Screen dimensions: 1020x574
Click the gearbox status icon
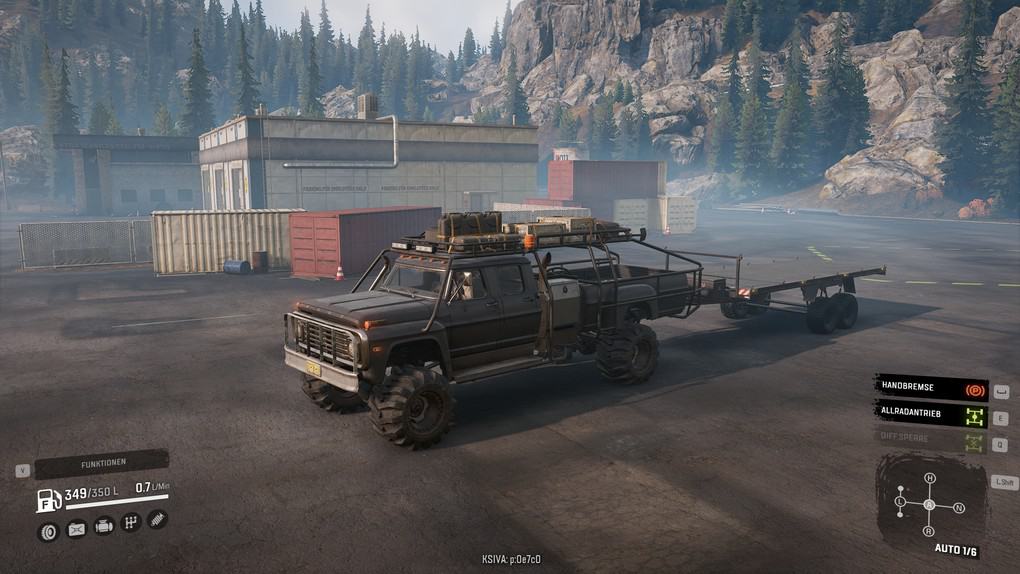point(130,522)
